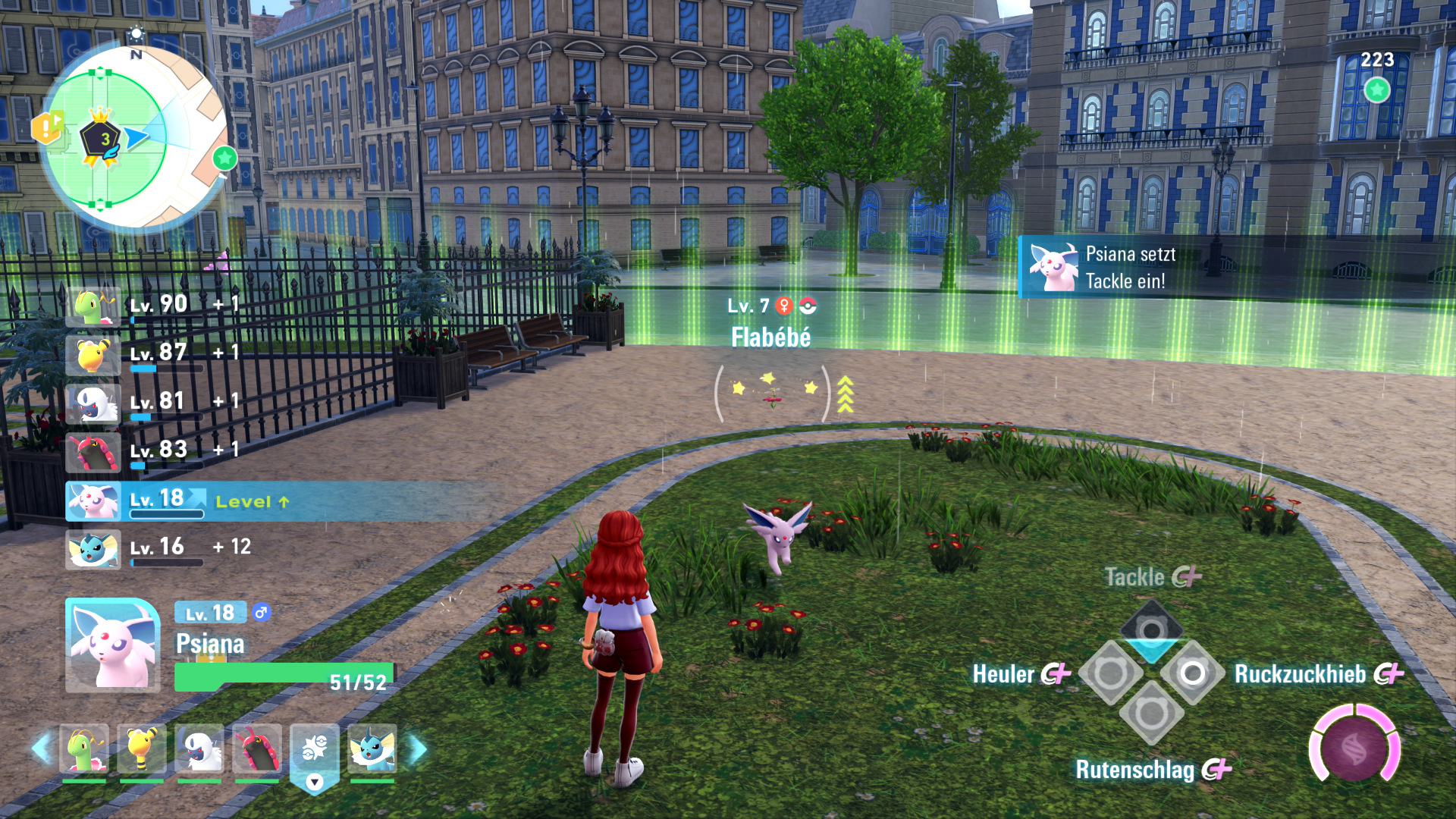Screen dimensions: 1456x819
Task: Use the Tackle move
Action: coord(1151,629)
